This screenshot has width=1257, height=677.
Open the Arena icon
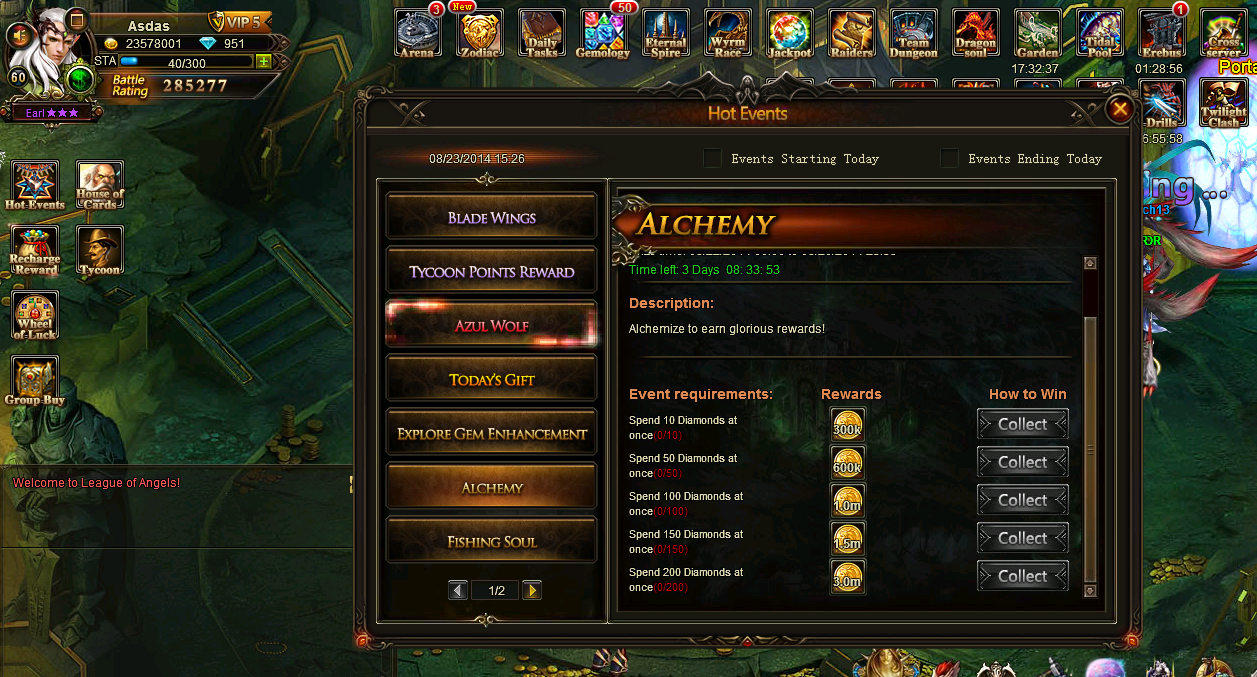pyautogui.click(x=417, y=34)
